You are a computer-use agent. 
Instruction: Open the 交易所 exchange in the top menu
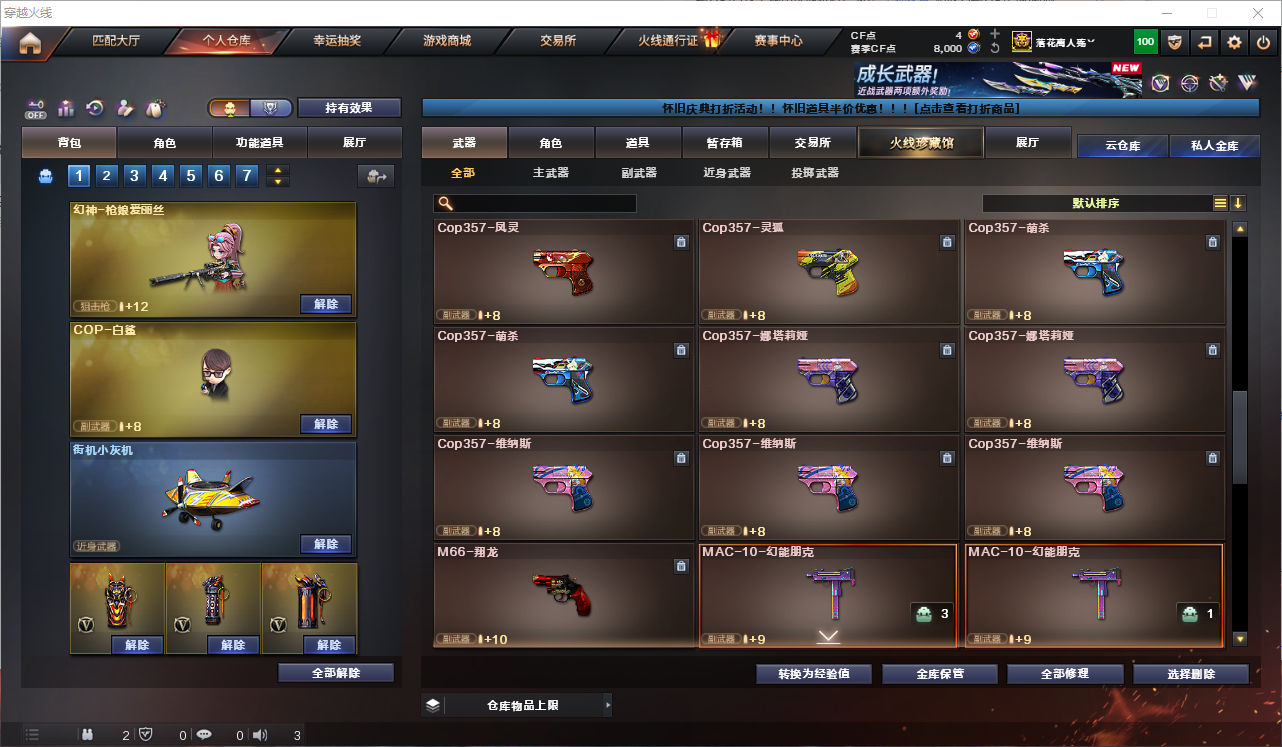[558, 41]
